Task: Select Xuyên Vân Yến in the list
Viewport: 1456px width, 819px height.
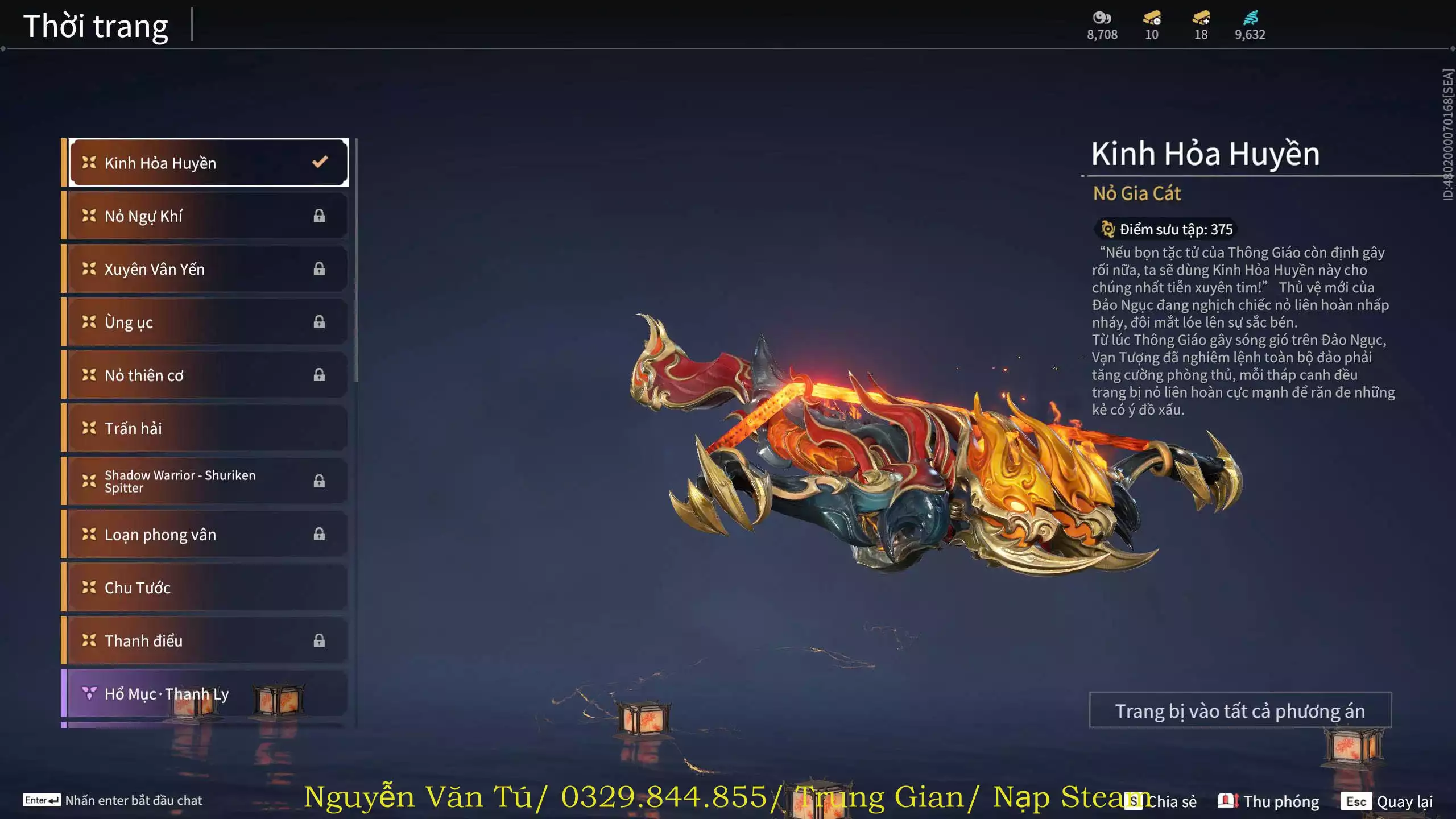Action: pos(208,269)
